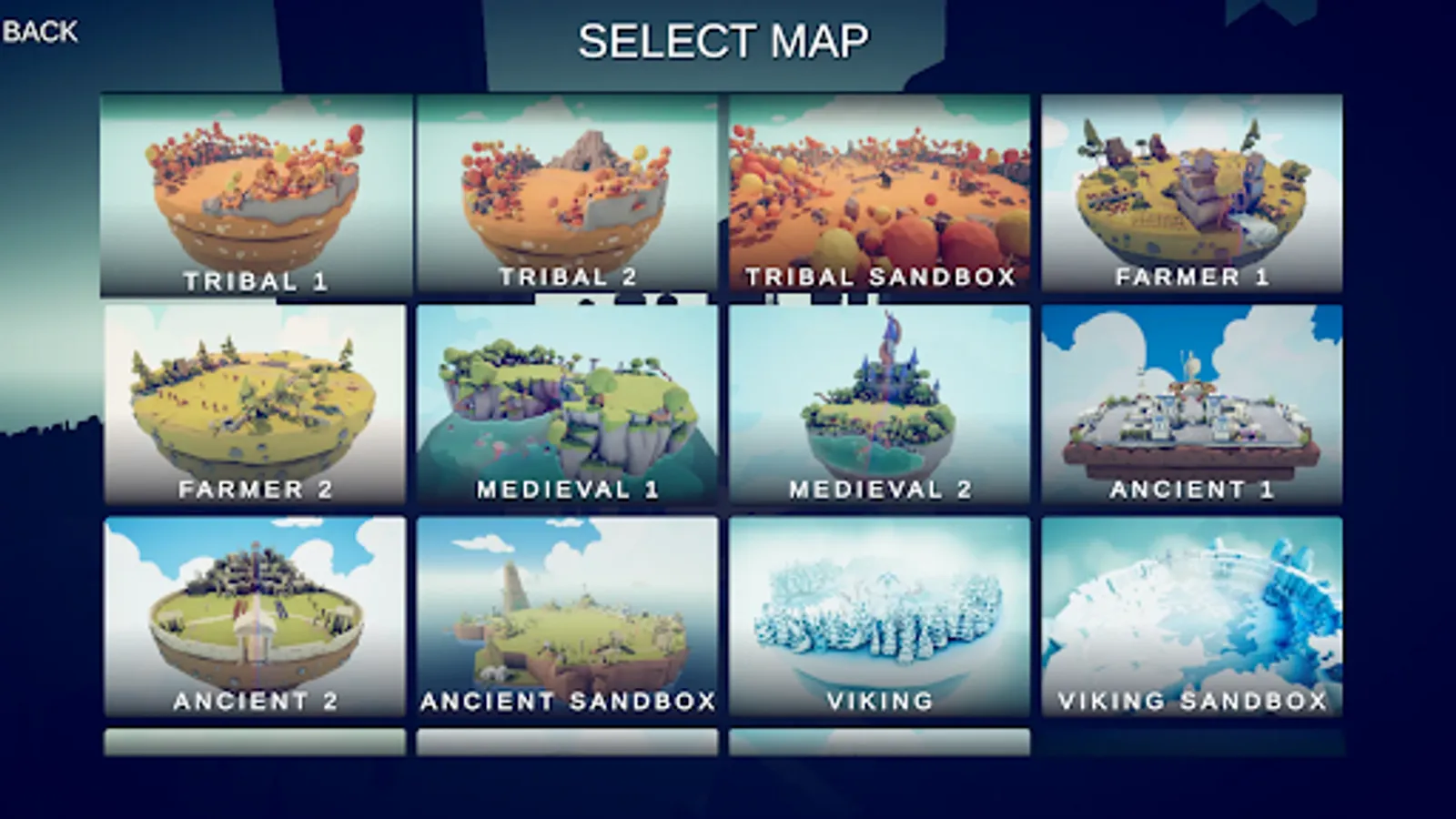Open the Ancient Sandbox map
Image resolution: width=1456 pixels, height=819 pixels.
[571, 614]
